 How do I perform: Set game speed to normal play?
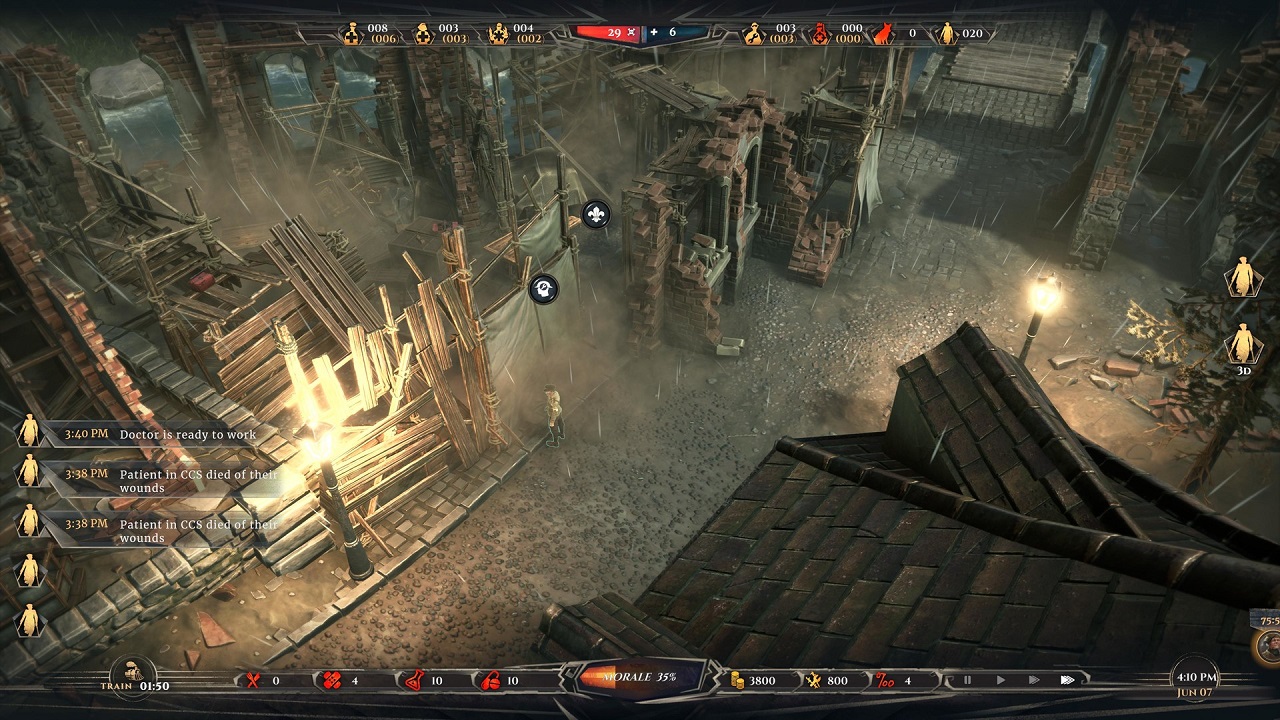1001,680
